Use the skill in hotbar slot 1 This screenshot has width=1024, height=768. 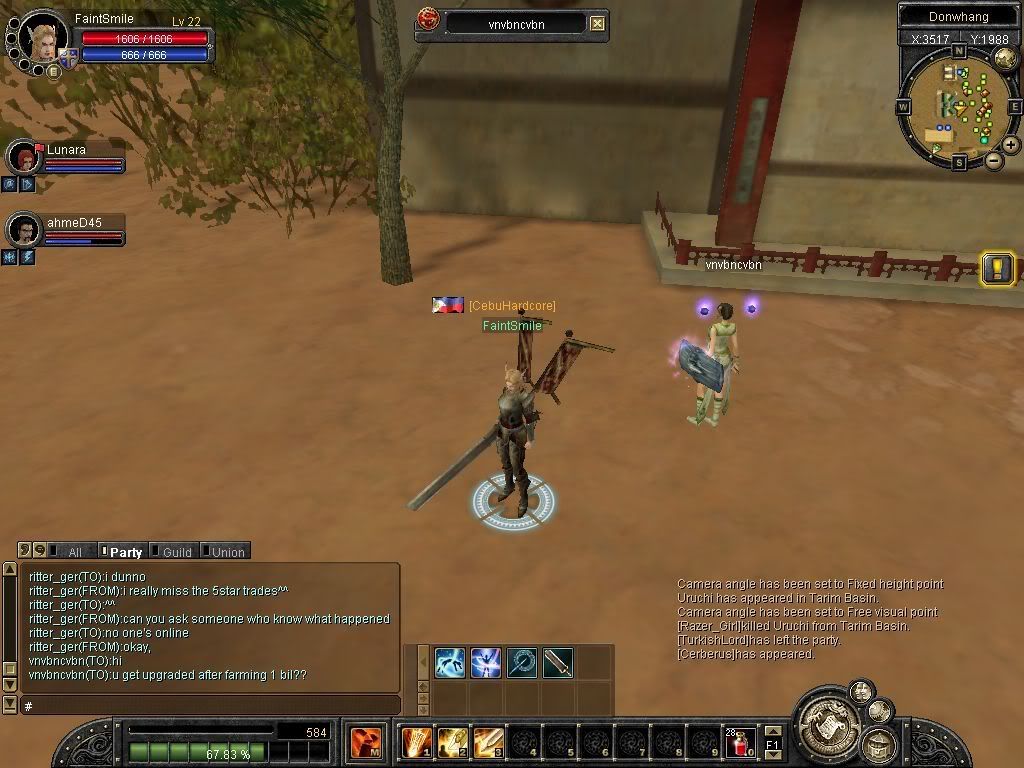(416, 743)
